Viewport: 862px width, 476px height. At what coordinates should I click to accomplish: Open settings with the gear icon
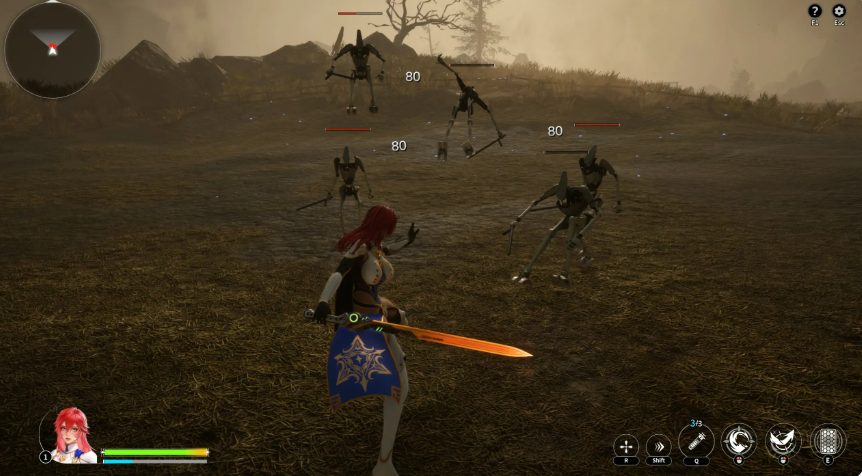coord(841,11)
